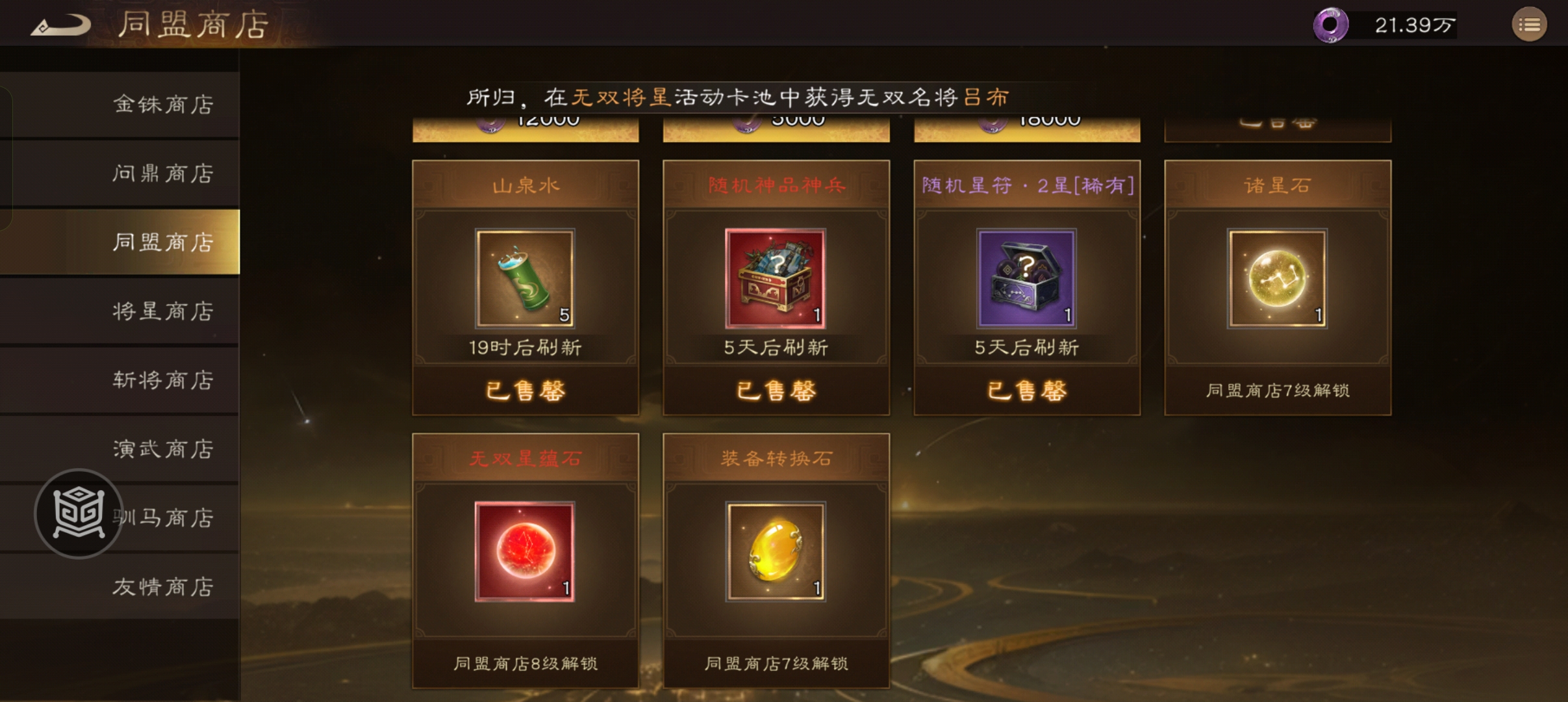The width and height of the screenshot is (1568, 702).
Task: Select the 诸星石 yellow orb icon
Action: [1277, 278]
